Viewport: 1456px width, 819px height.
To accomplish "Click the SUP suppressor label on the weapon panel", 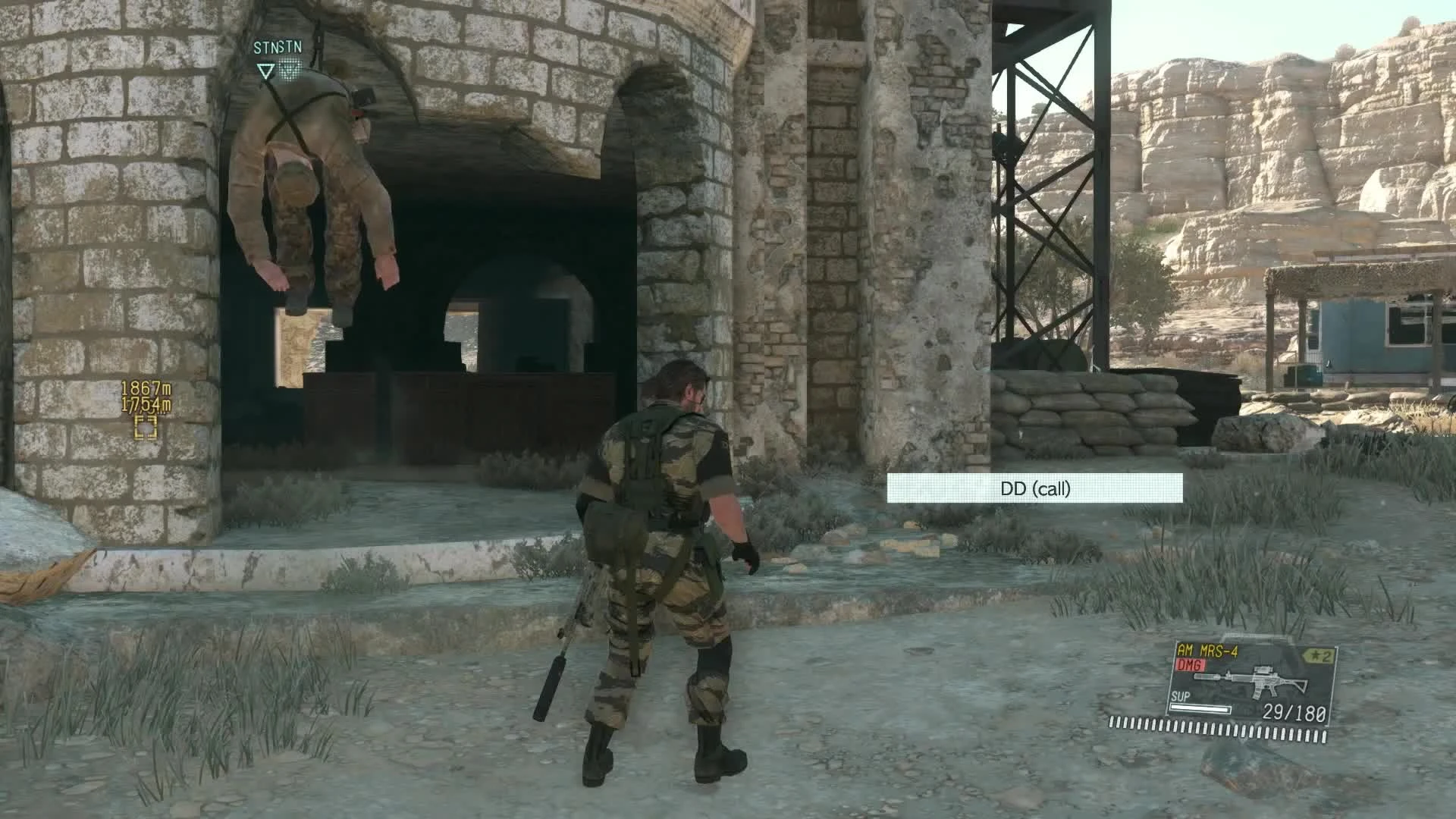I will (1181, 695).
